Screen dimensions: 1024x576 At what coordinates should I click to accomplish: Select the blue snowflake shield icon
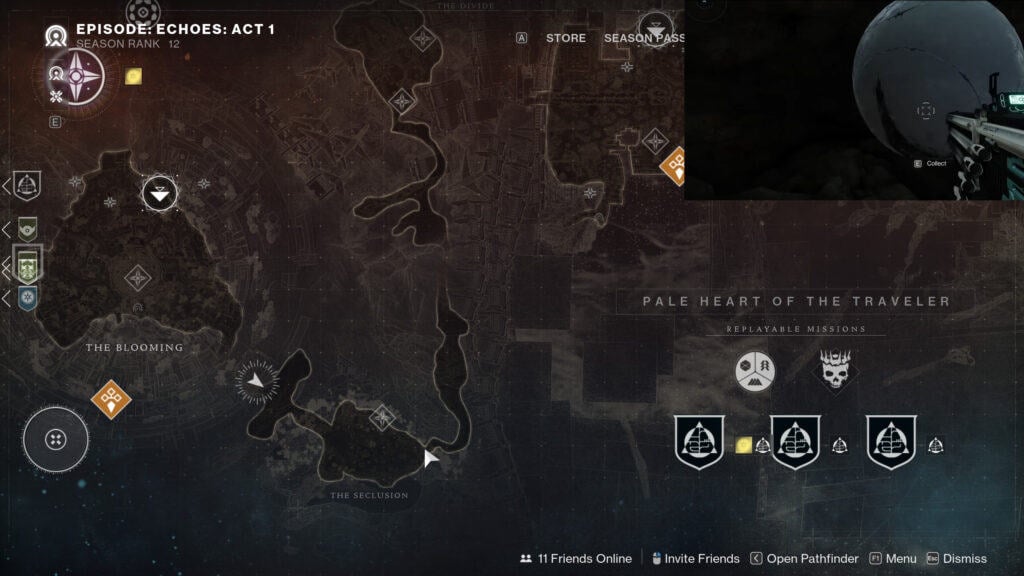[x=28, y=298]
